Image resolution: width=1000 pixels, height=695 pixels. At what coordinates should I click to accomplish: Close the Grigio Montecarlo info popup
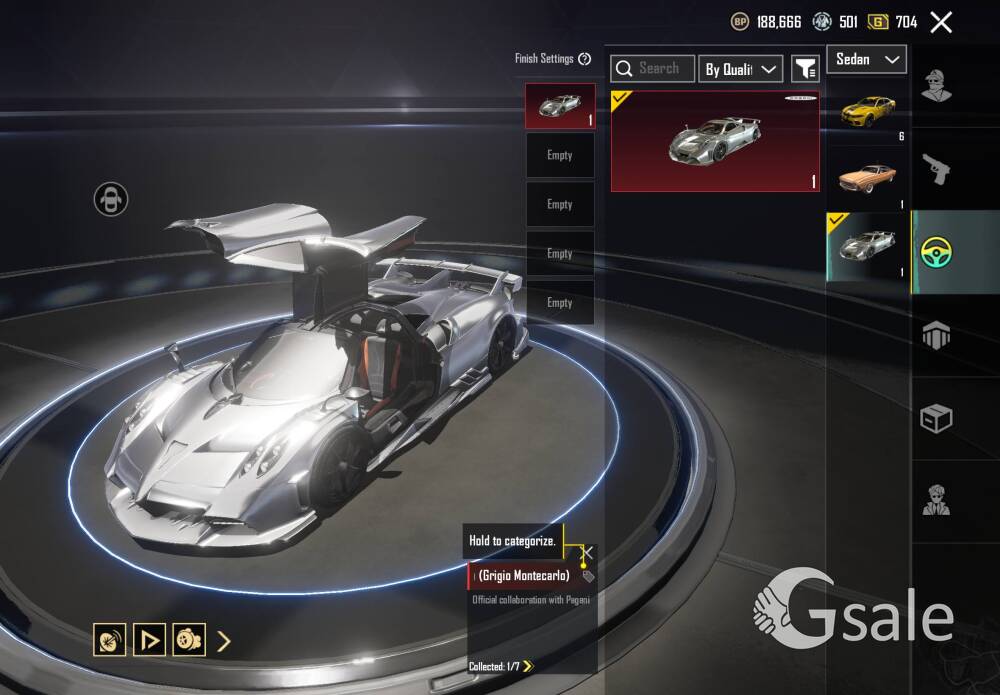587,552
